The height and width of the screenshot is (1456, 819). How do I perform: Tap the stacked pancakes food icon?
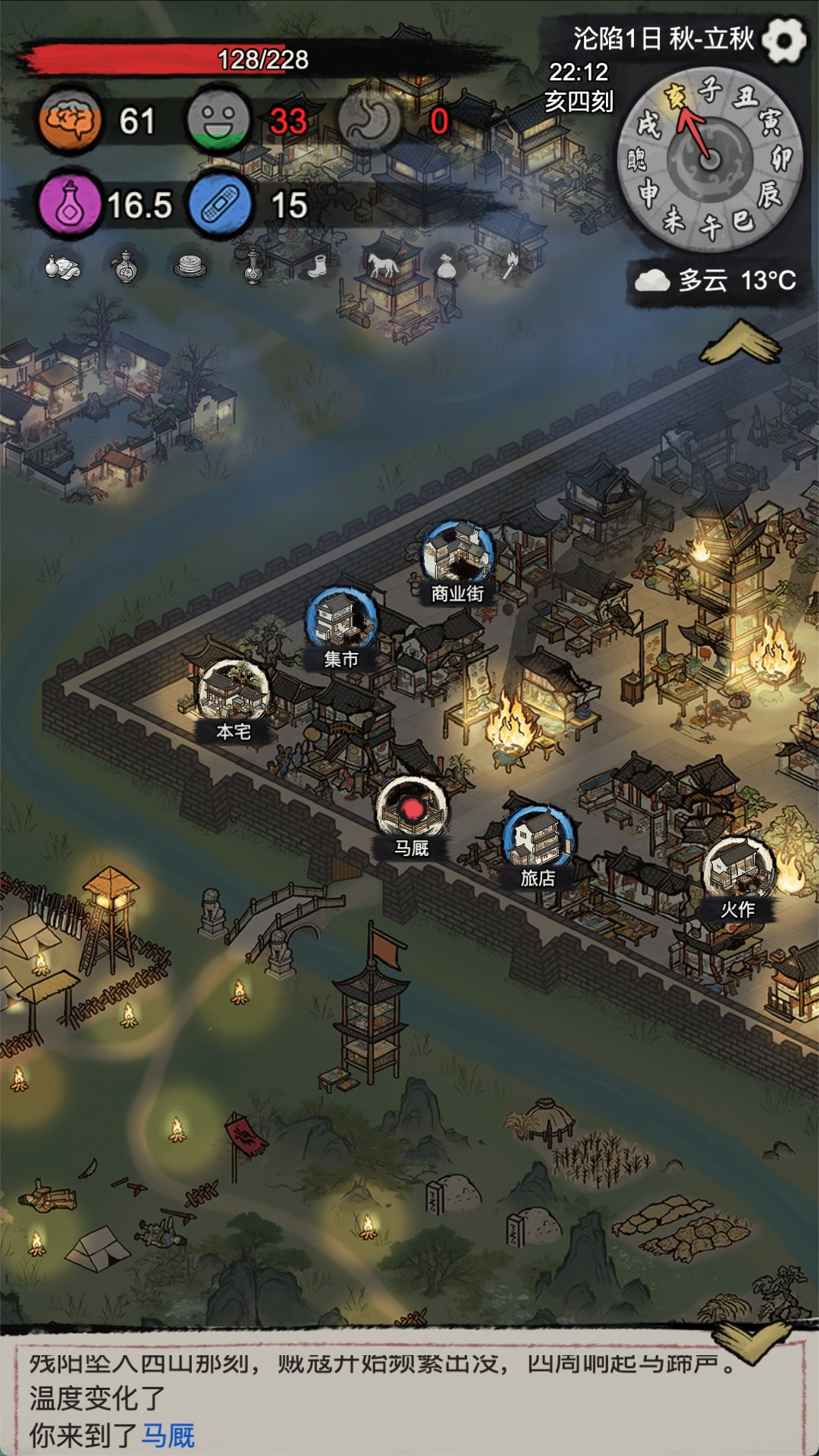coord(190,265)
